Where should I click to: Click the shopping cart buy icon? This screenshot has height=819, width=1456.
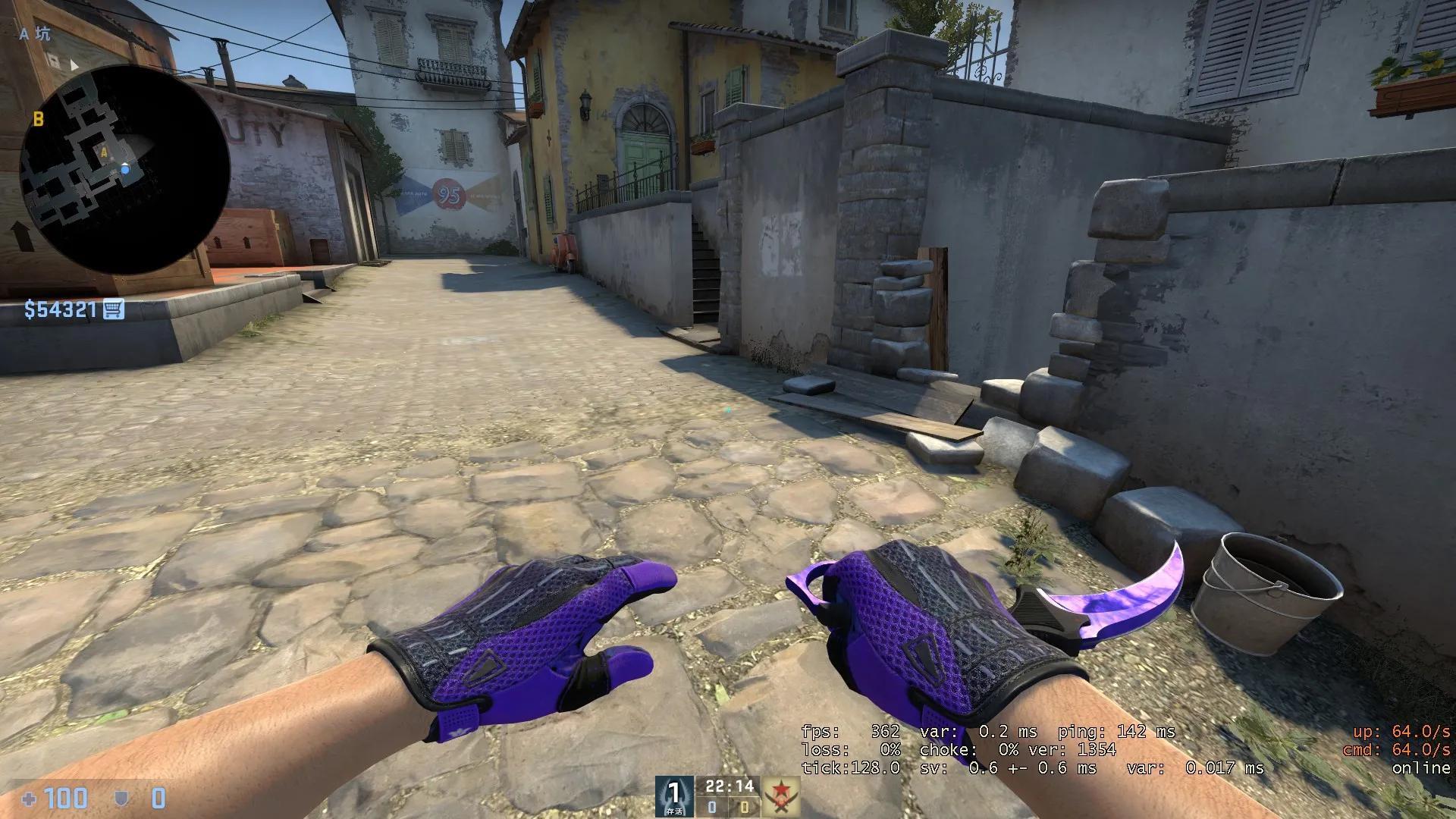click(113, 307)
